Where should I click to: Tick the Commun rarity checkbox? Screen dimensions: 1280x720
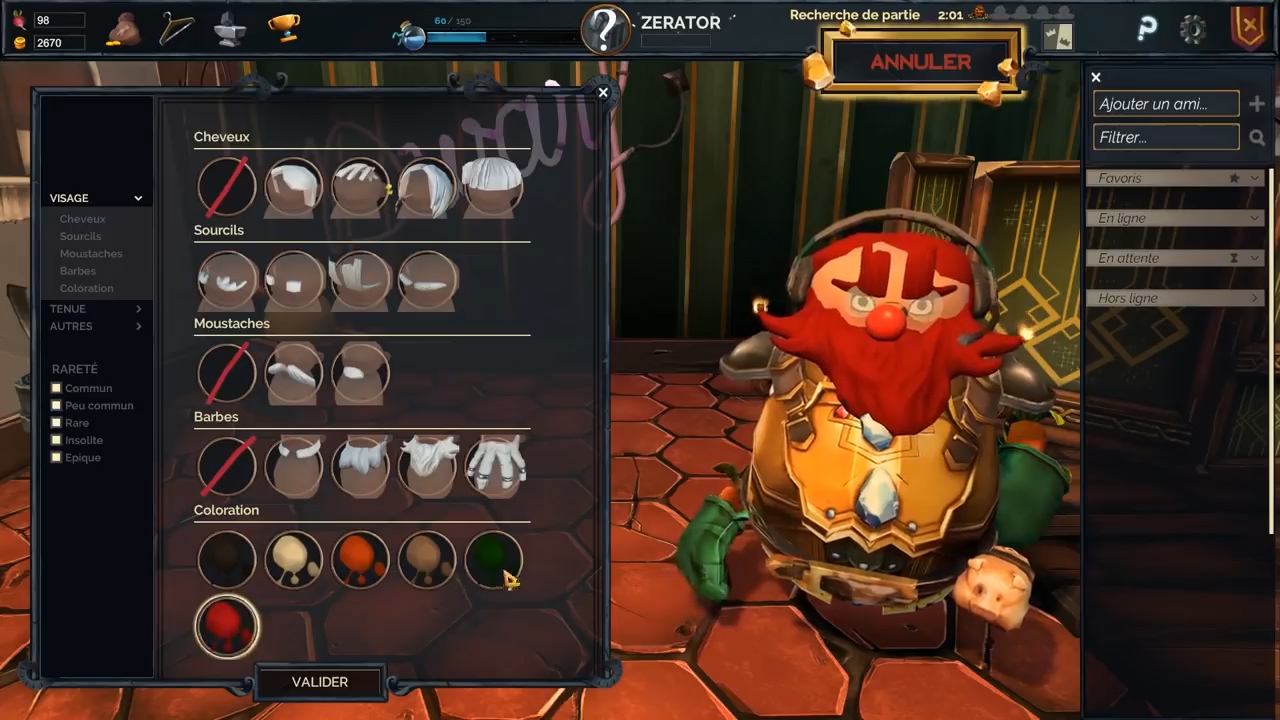[57, 388]
